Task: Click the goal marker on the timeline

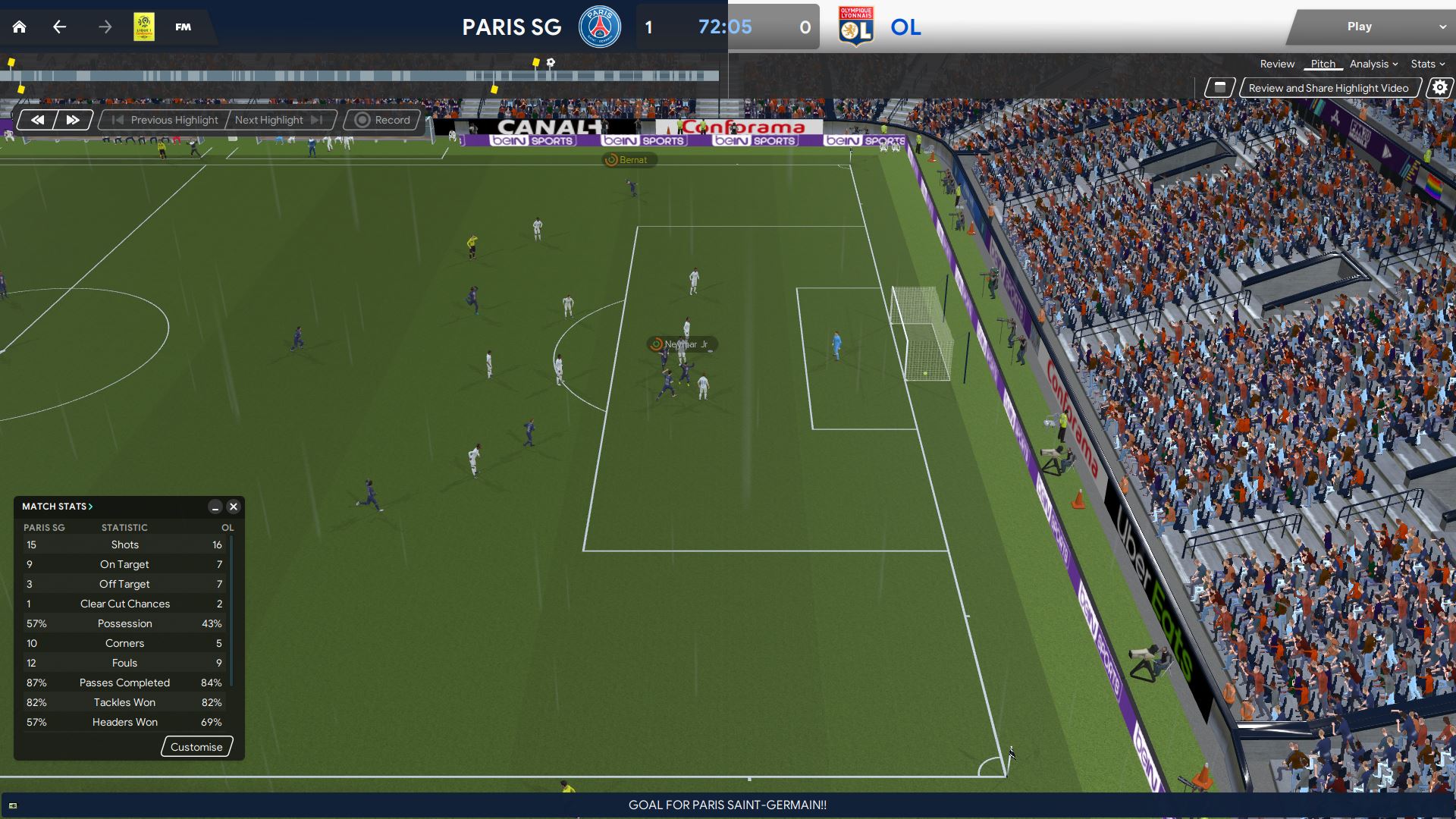Action: tap(551, 62)
